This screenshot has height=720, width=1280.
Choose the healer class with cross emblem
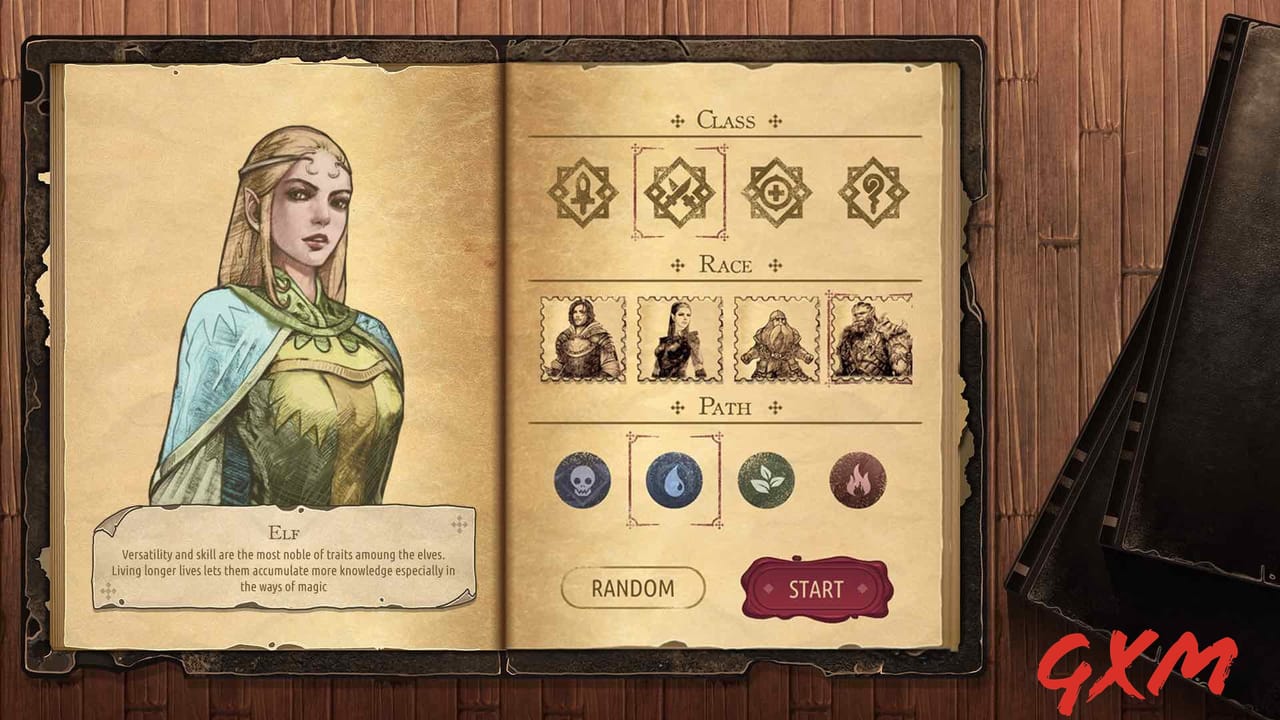tap(775, 191)
